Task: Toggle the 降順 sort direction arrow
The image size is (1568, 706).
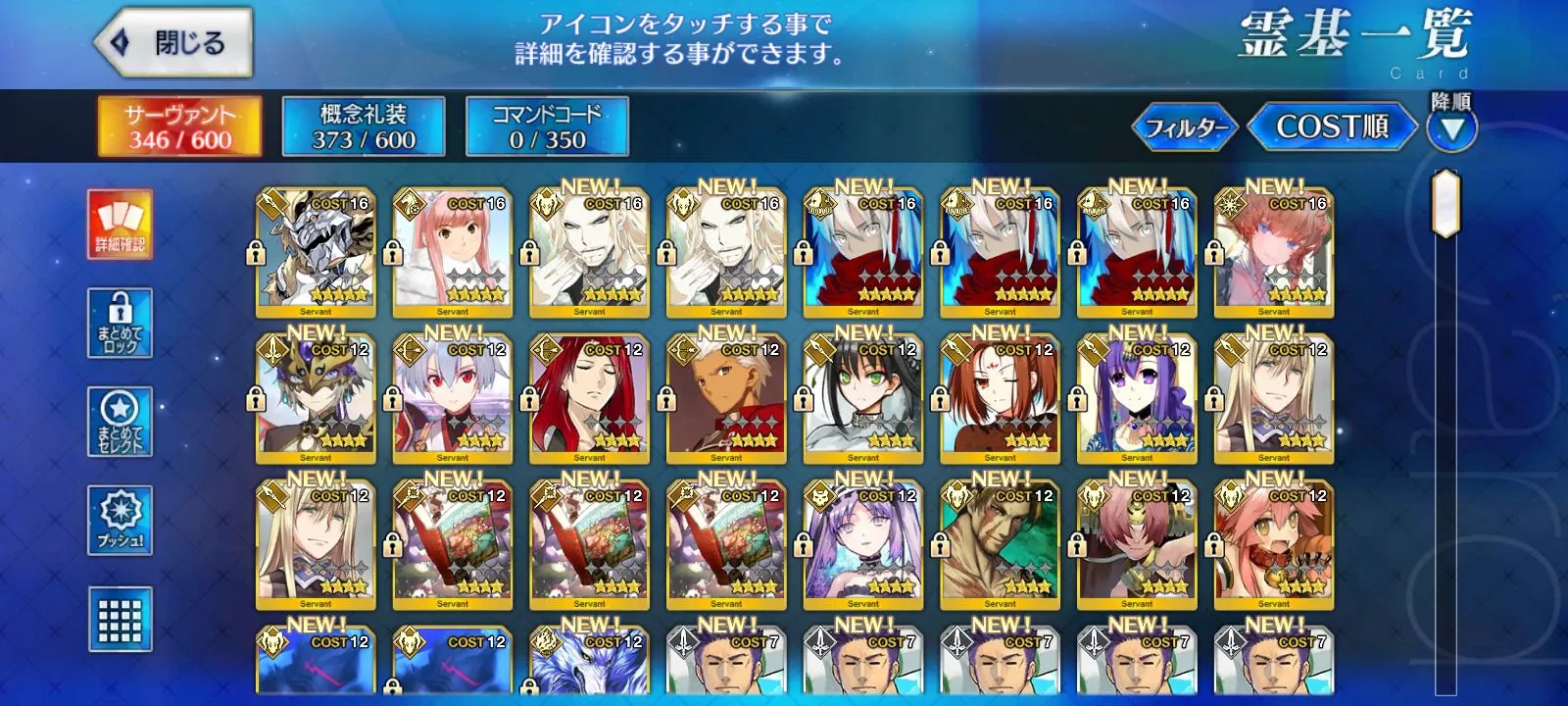Action: point(1451,128)
